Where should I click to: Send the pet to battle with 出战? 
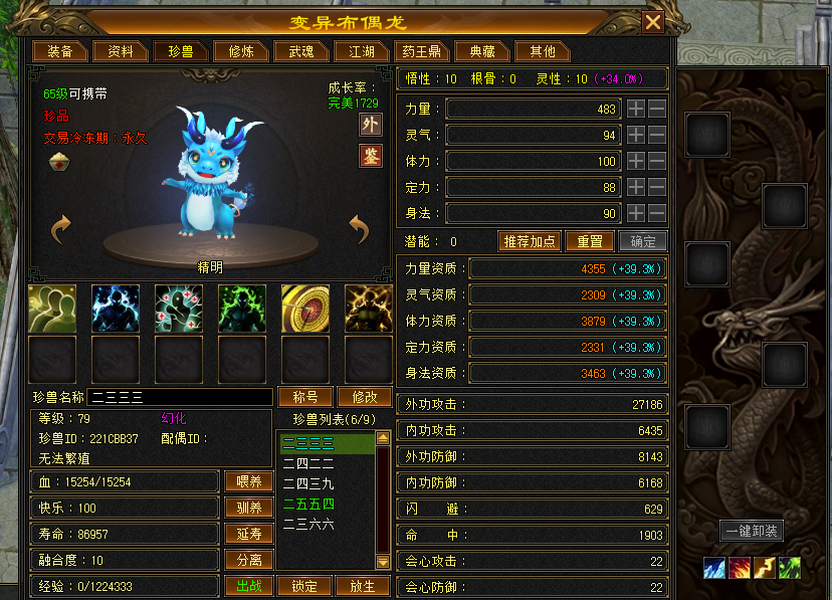click(x=249, y=586)
